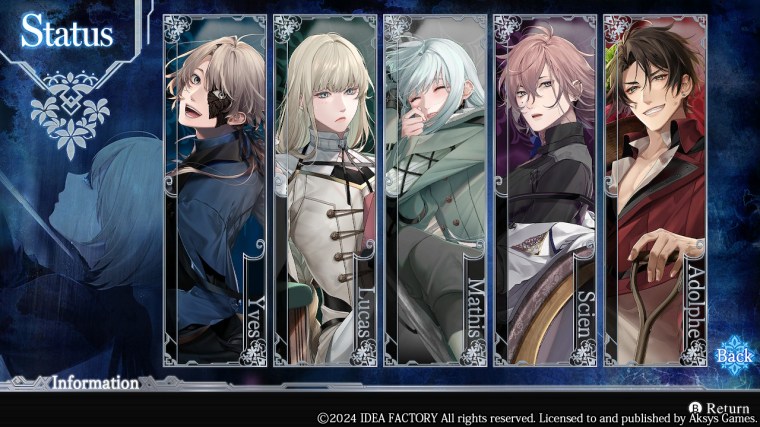The height and width of the screenshot is (427, 760).
Task: Open Mathis's status portrait
Action: (435, 190)
